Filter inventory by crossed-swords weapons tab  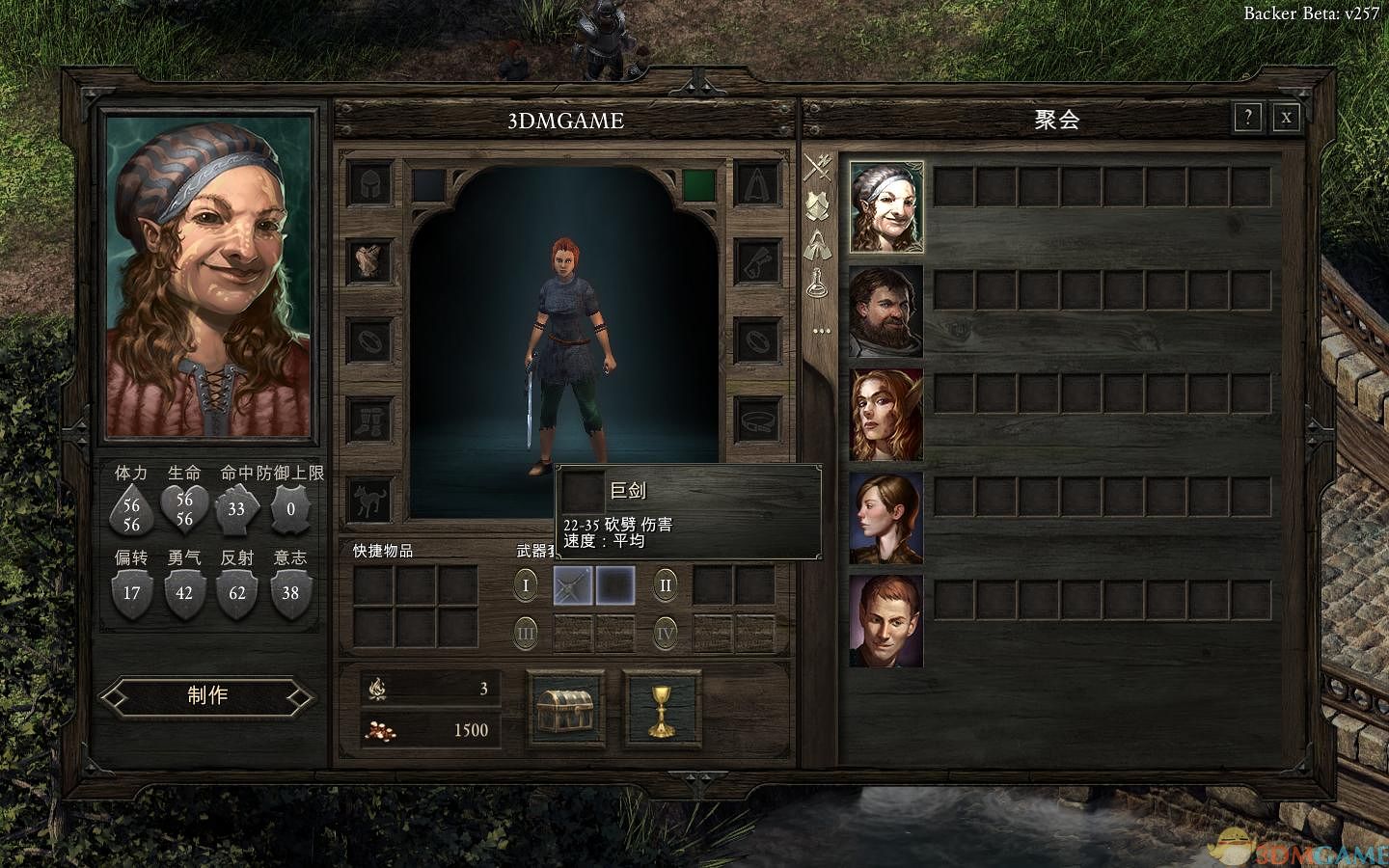[819, 167]
